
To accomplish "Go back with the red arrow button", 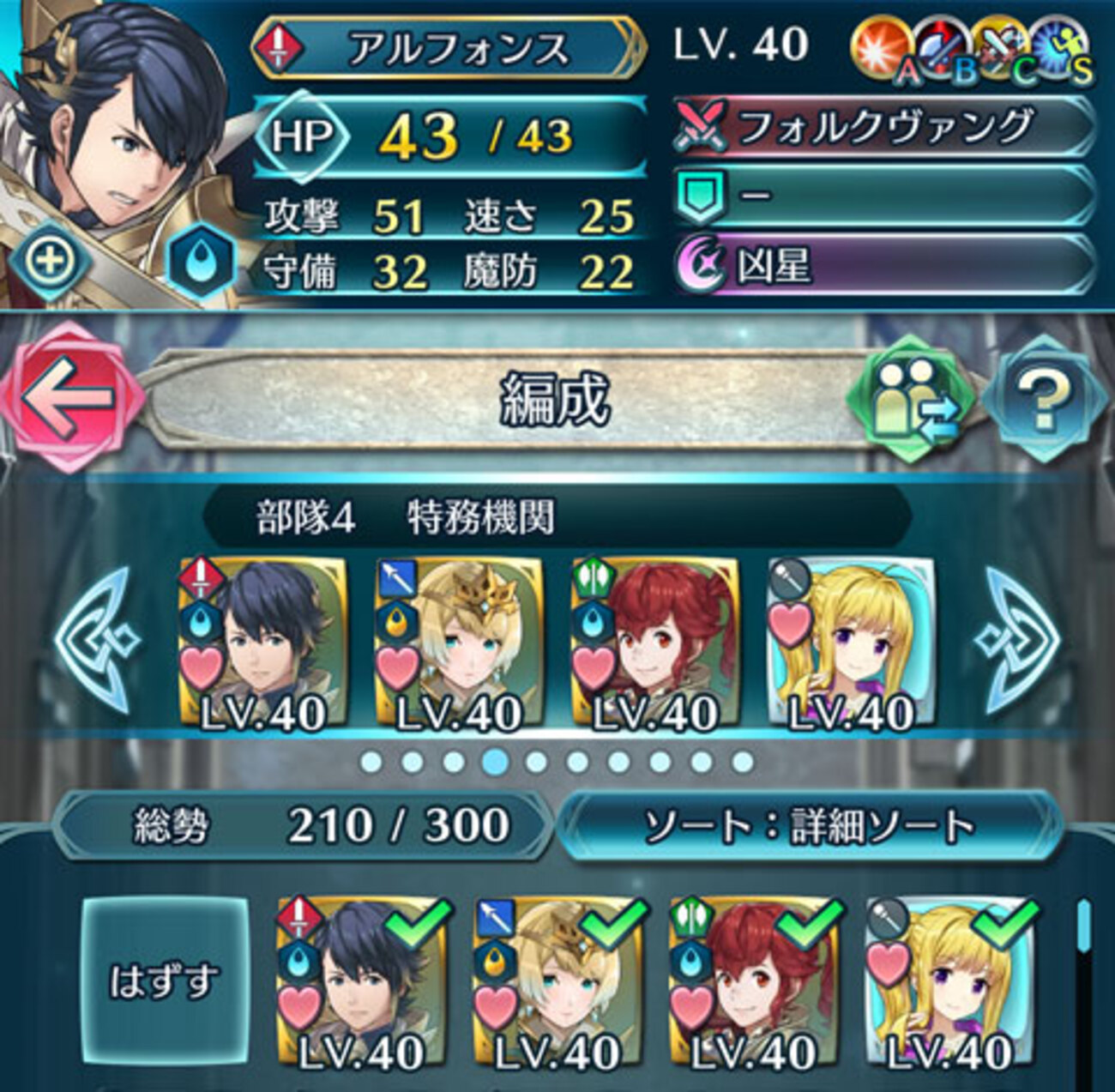I will point(70,396).
